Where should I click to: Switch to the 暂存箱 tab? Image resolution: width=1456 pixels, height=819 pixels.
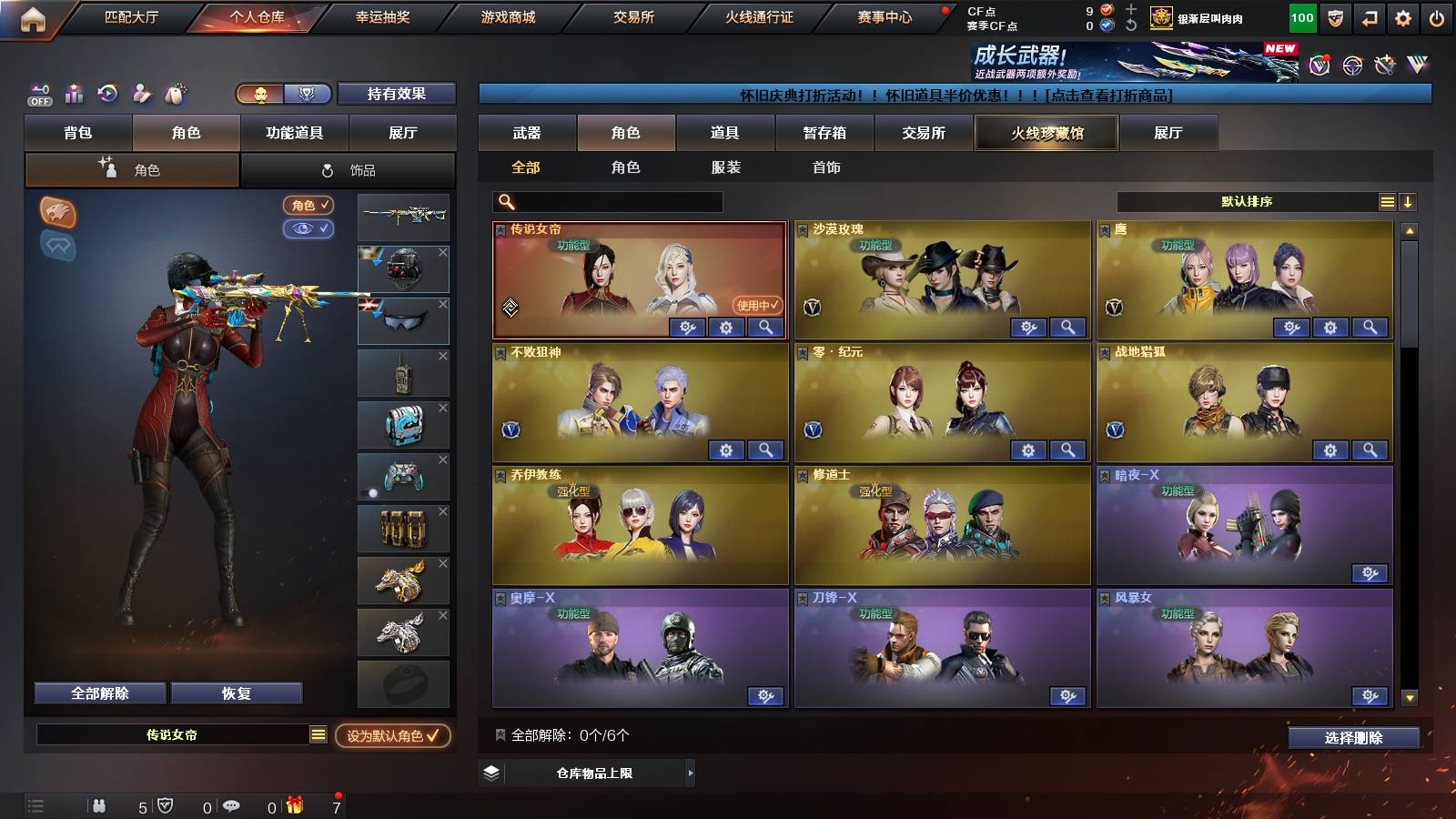[x=824, y=133]
